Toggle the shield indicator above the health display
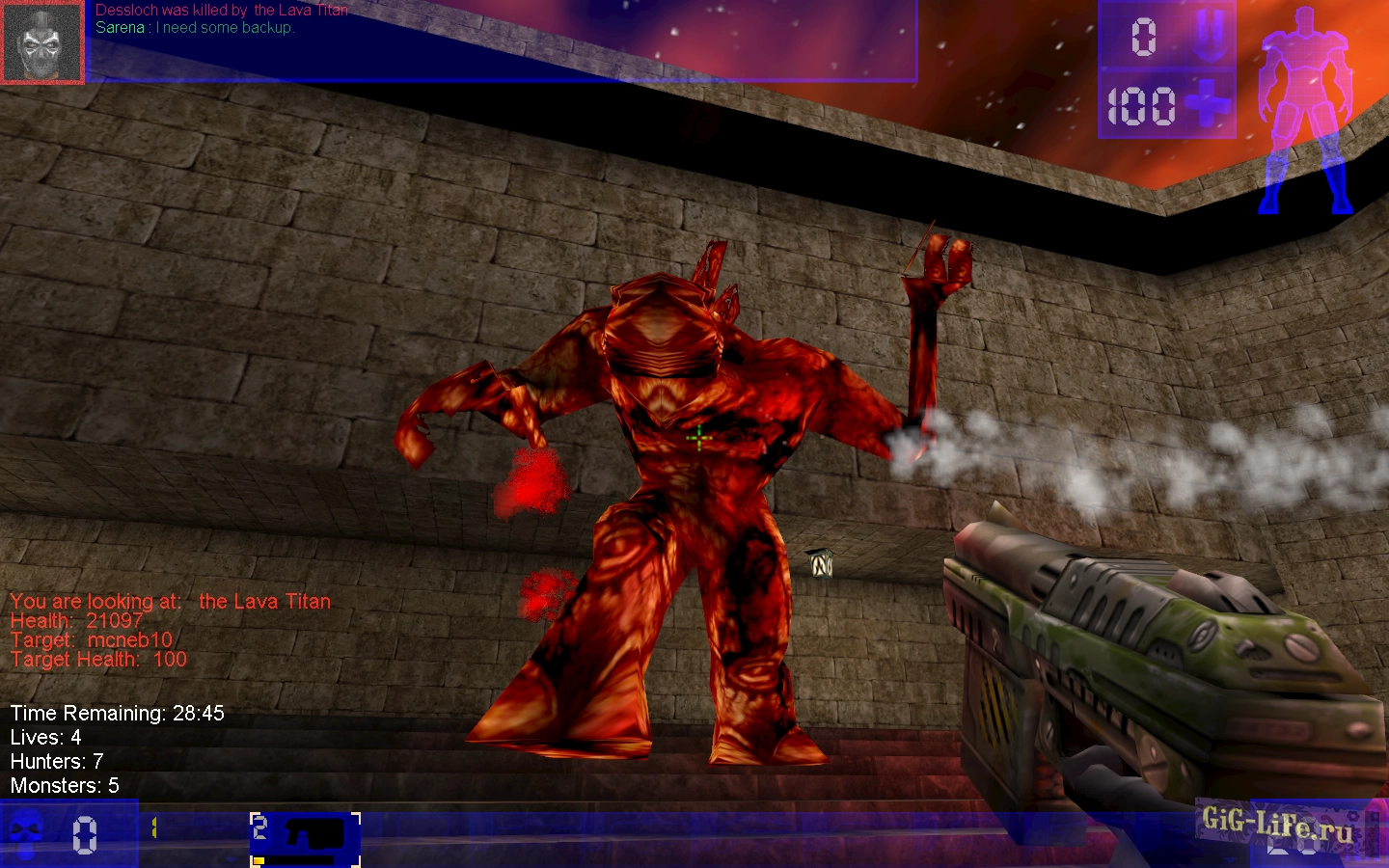Viewport: 1389px width, 868px height. [1210, 37]
